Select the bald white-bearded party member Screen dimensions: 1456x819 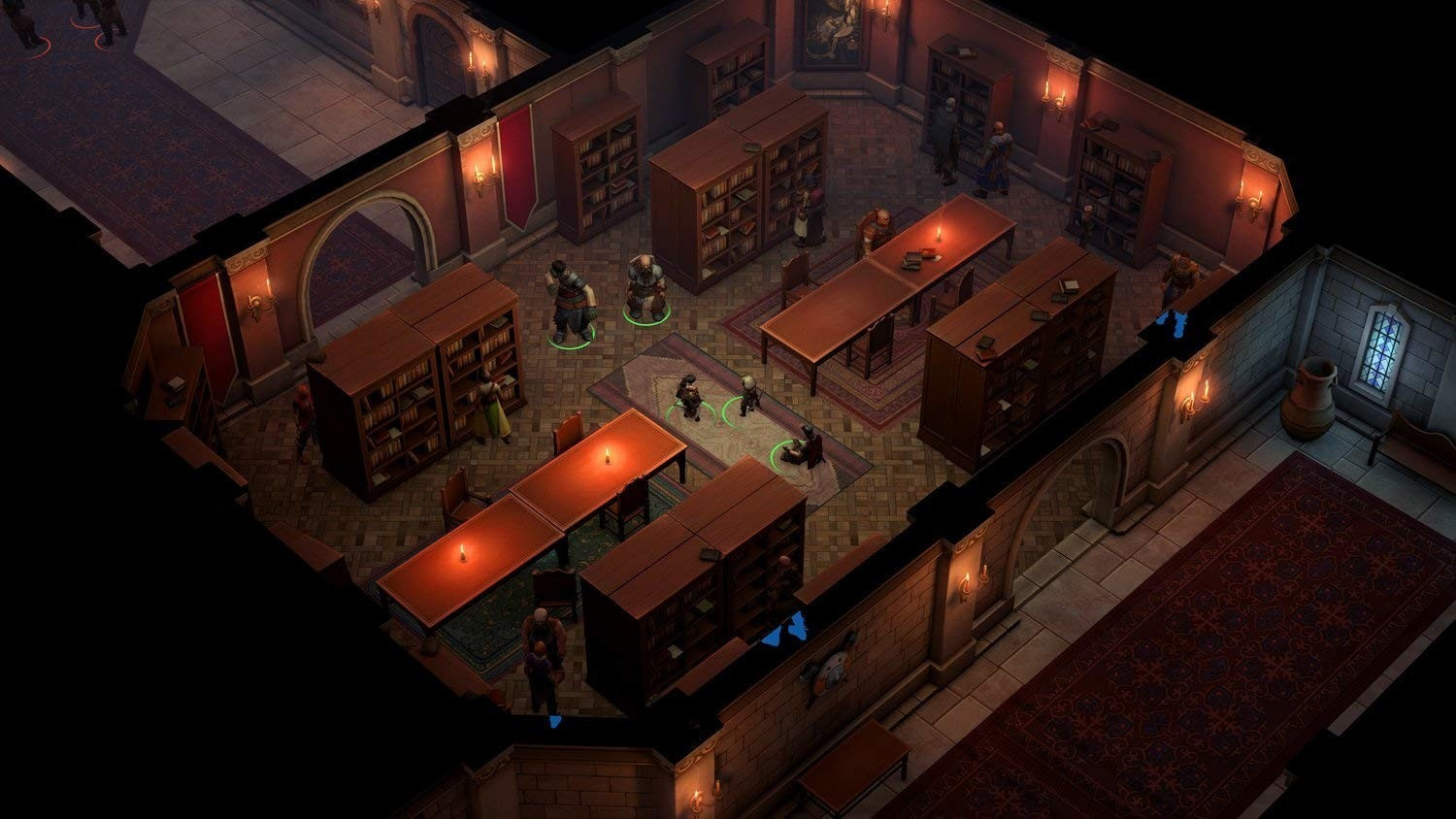tap(645, 287)
